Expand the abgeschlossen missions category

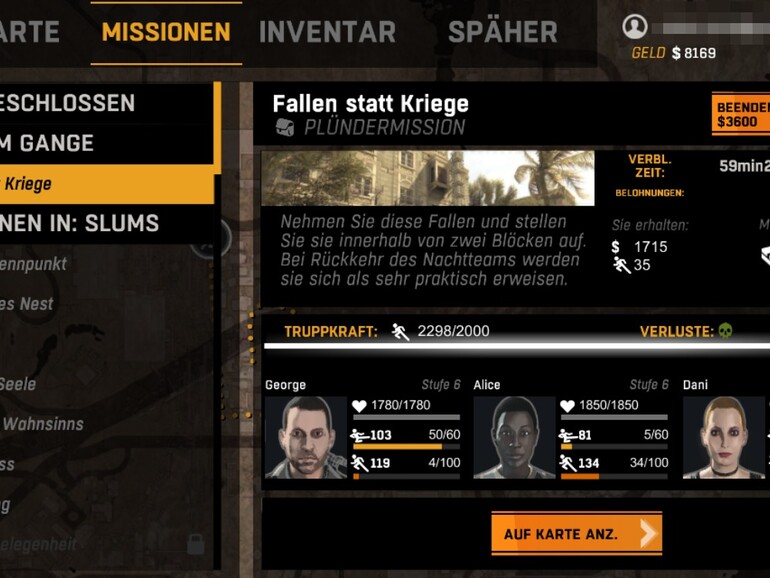click(68, 103)
